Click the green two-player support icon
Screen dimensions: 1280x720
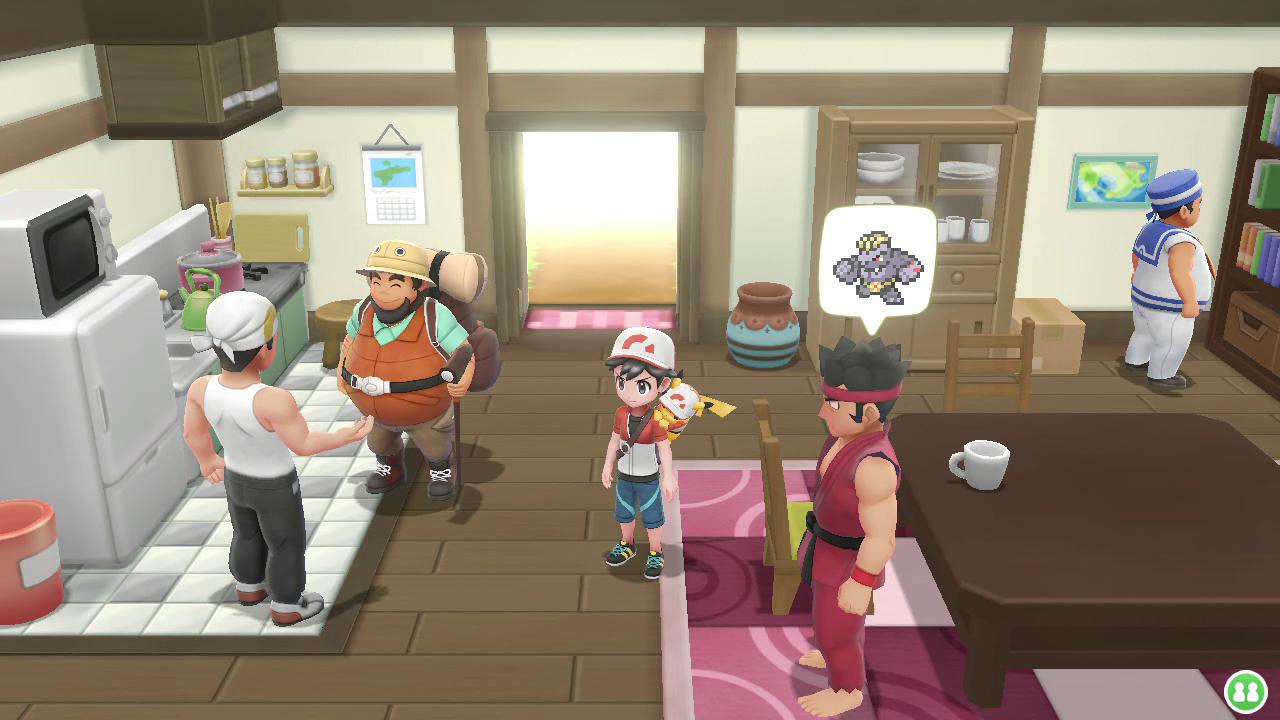(1245, 691)
